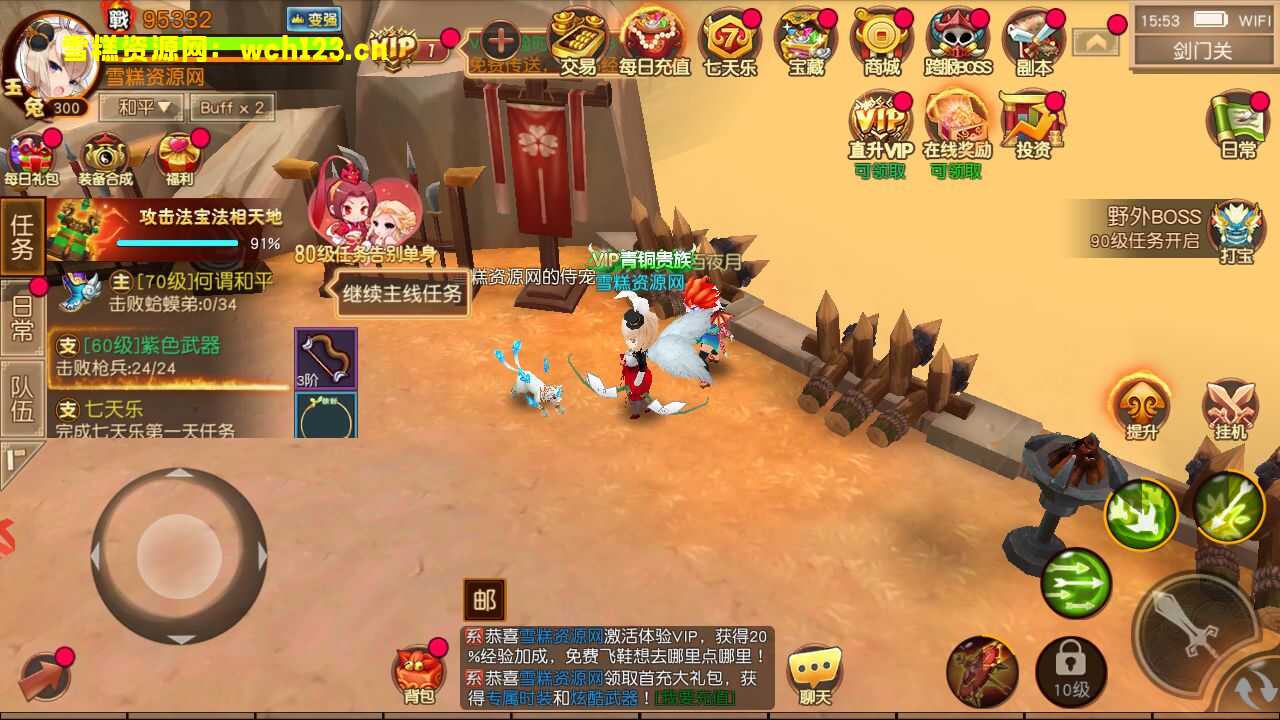1280x720 pixels.
Task: Open the 商城 shop
Action: pyautogui.click(x=882, y=42)
